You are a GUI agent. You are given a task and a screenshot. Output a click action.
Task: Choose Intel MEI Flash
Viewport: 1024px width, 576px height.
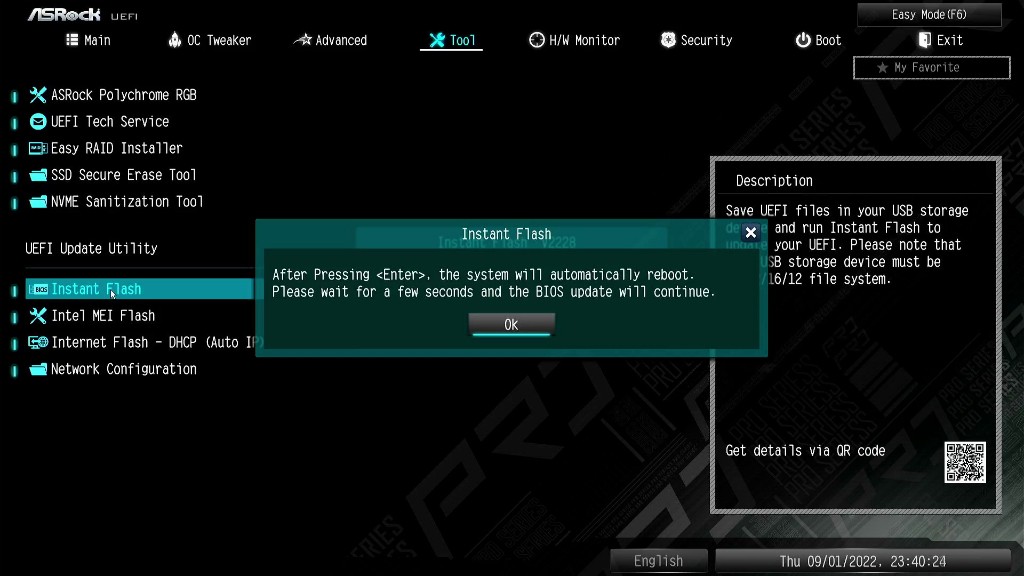(103, 316)
